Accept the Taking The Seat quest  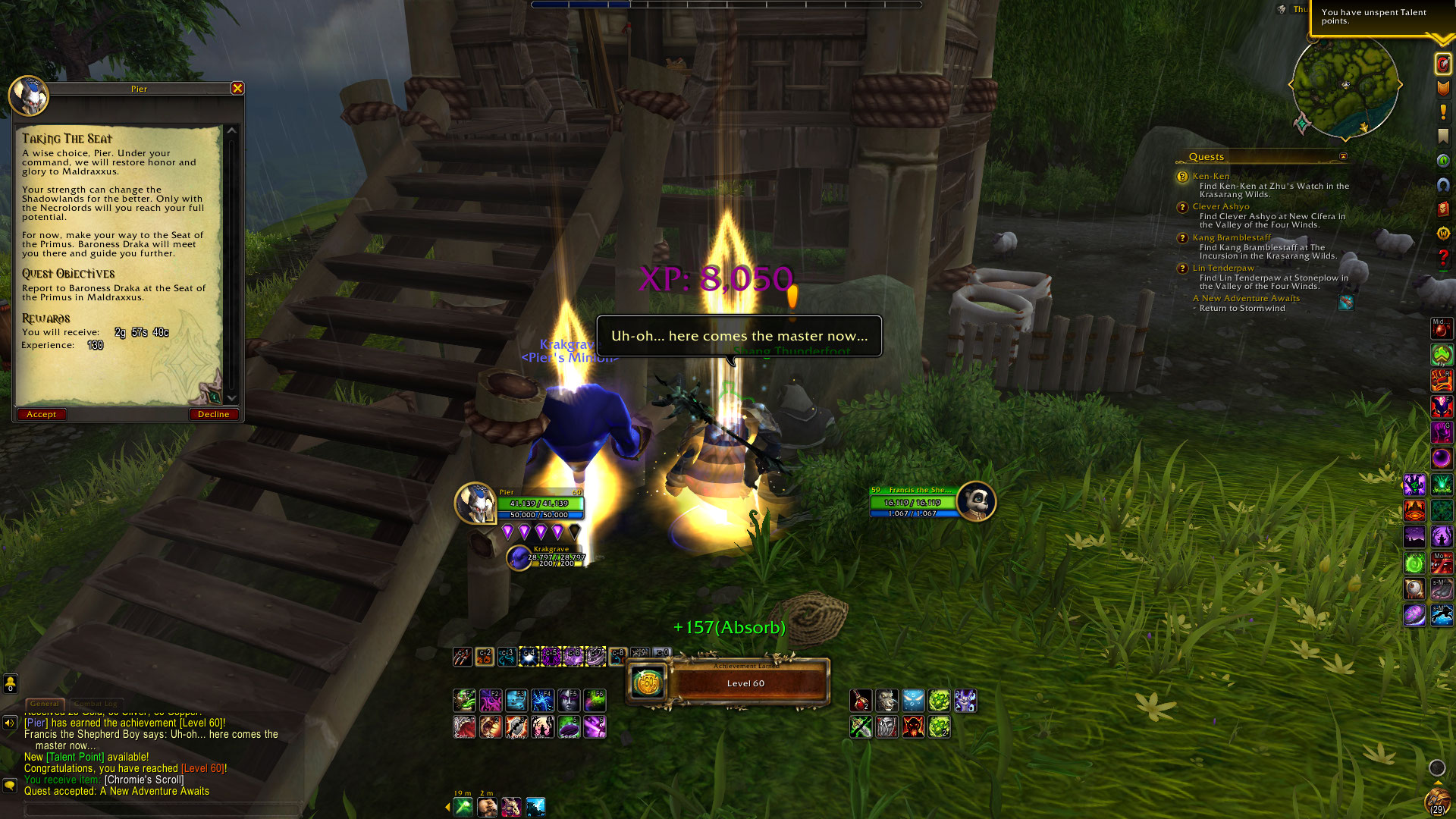[41, 414]
